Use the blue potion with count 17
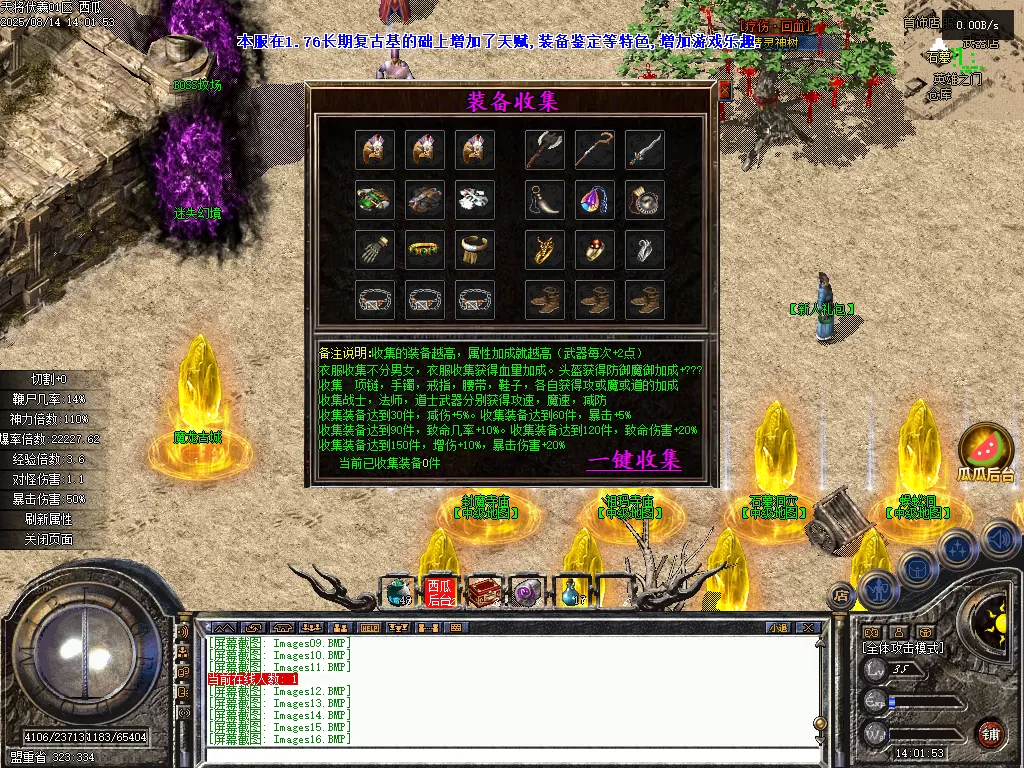The width and height of the screenshot is (1024, 768). [571, 592]
